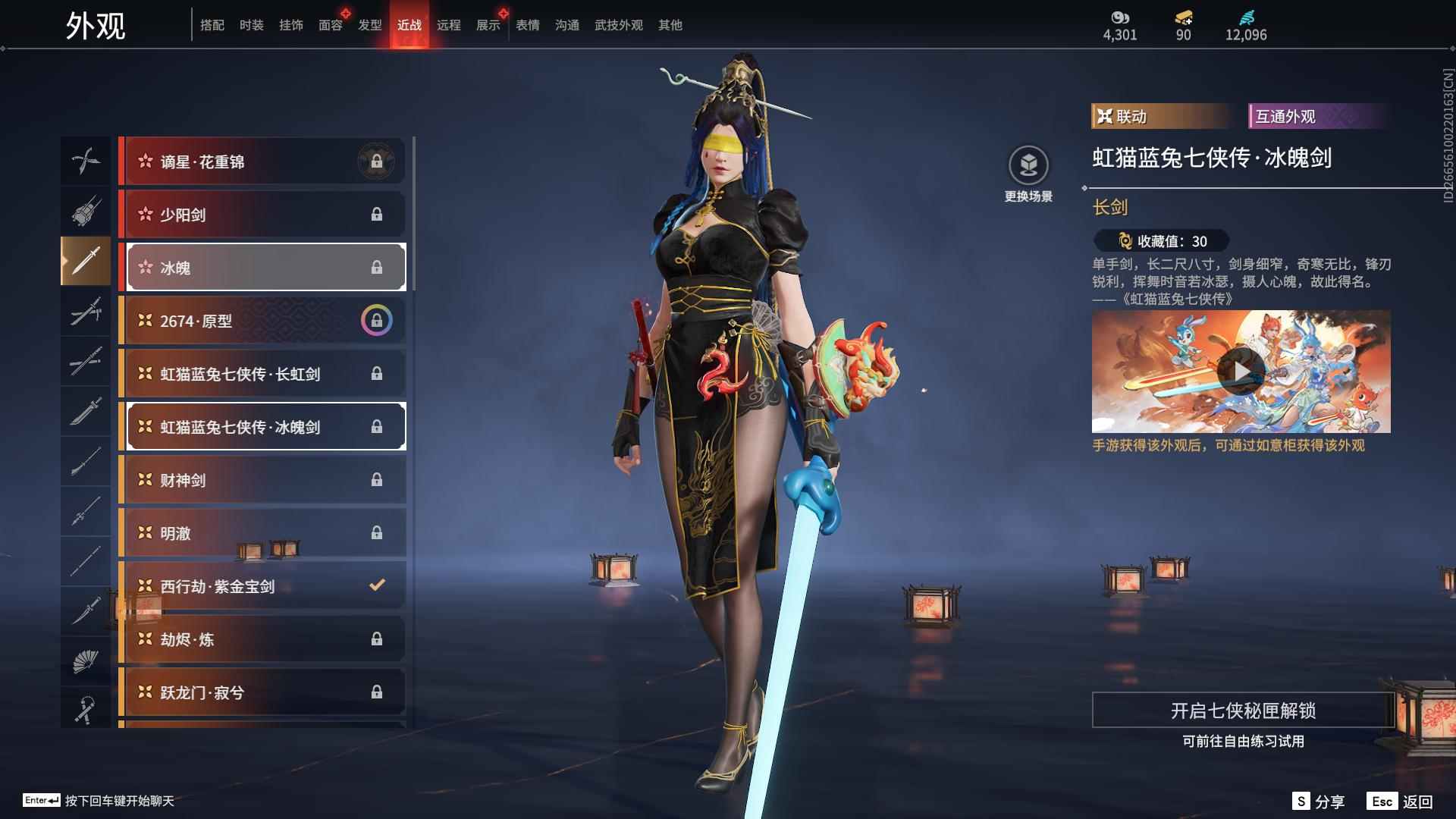Choose the 财神剑 appearance

click(x=263, y=480)
